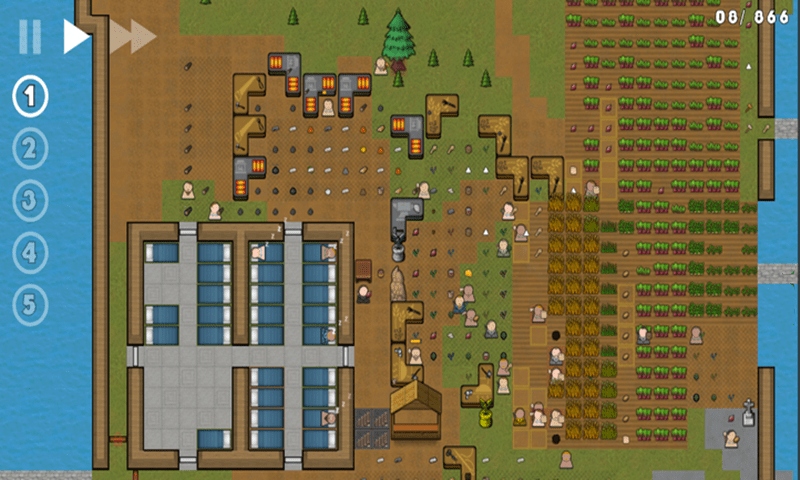
Task: Select numbered circle 1
Action: pyautogui.click(x=30, y=97)
